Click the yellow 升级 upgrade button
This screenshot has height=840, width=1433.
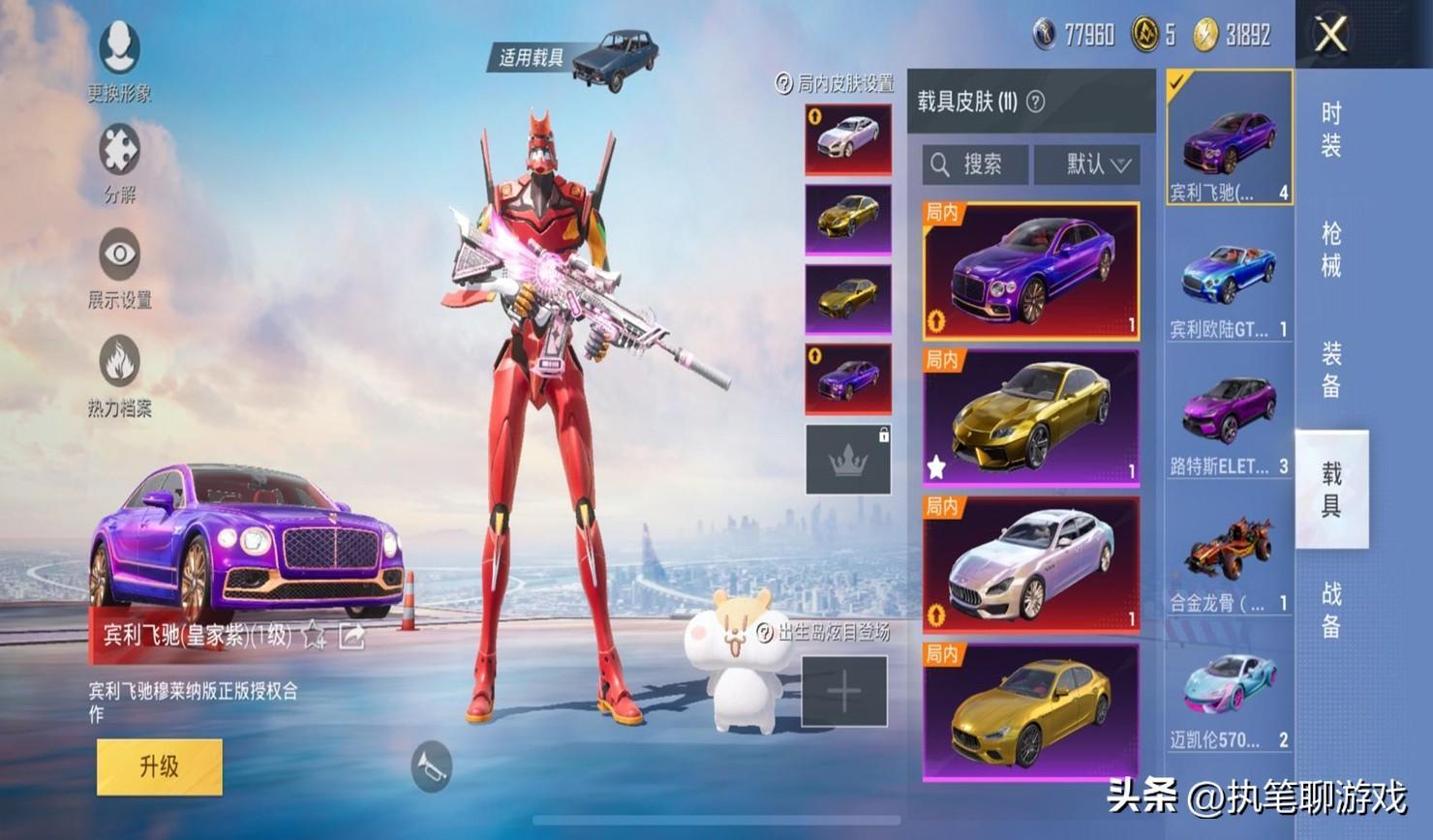coord(160,766)
